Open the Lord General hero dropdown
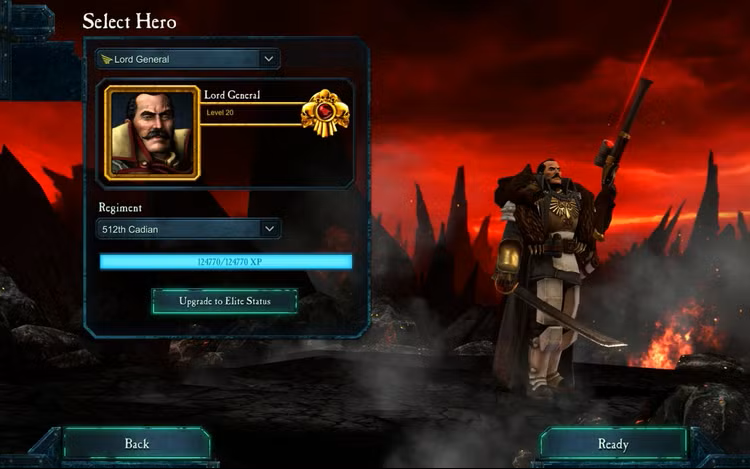This screenshot has width=750, height=469. pyautogui.click(x=188, y=59)
